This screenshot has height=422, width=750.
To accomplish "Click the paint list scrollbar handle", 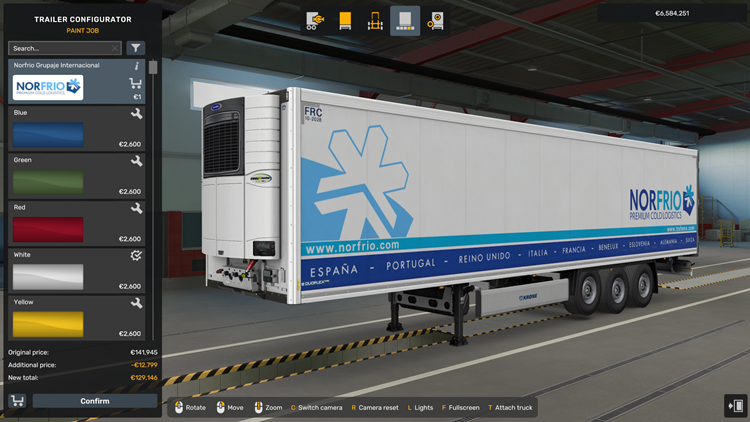I will click(153, 68).
